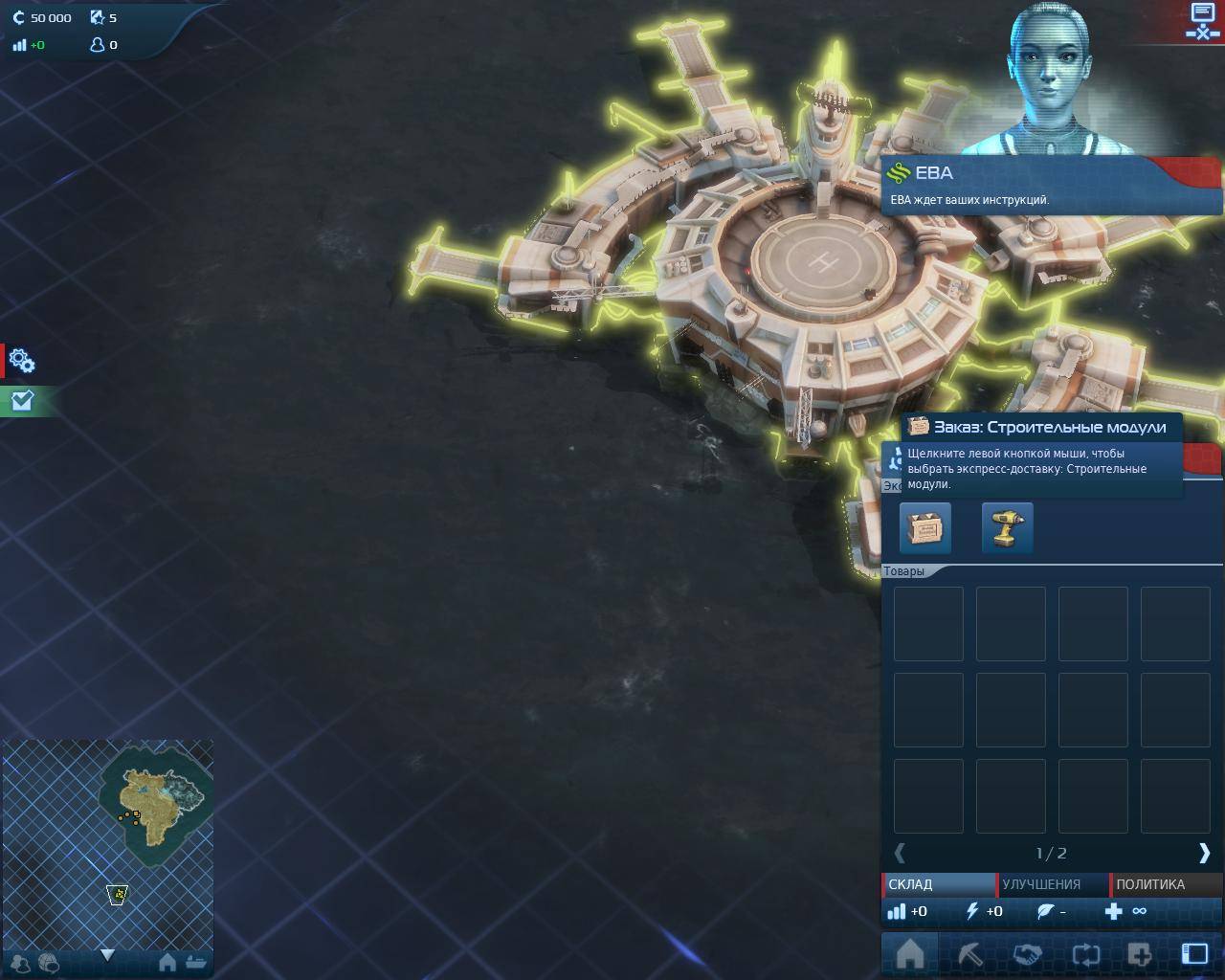Click the looping arrows trade routes icon
1225x980 pixels.
coord(1085,954)
